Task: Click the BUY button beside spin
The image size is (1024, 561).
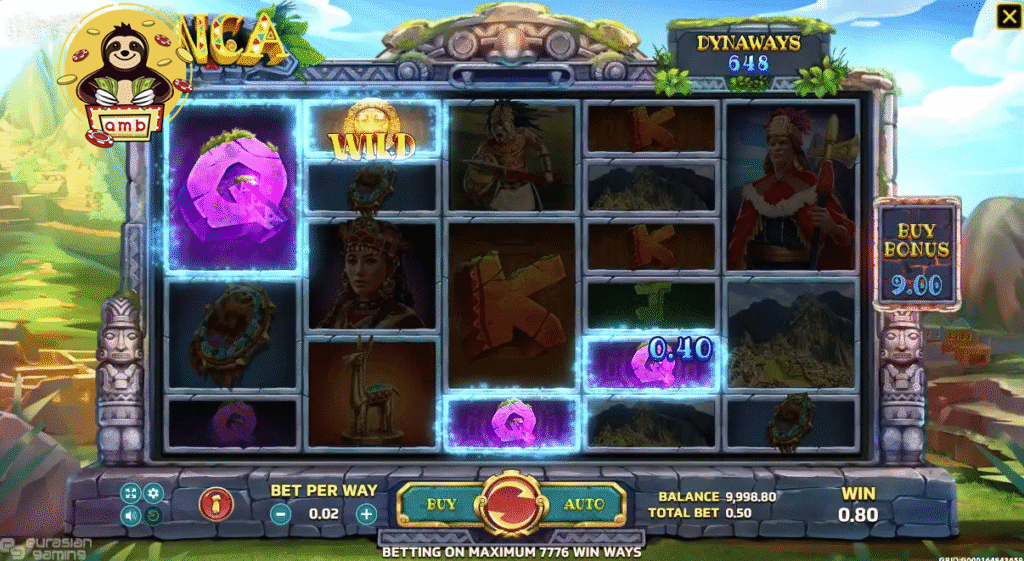Action: [441, 504]
